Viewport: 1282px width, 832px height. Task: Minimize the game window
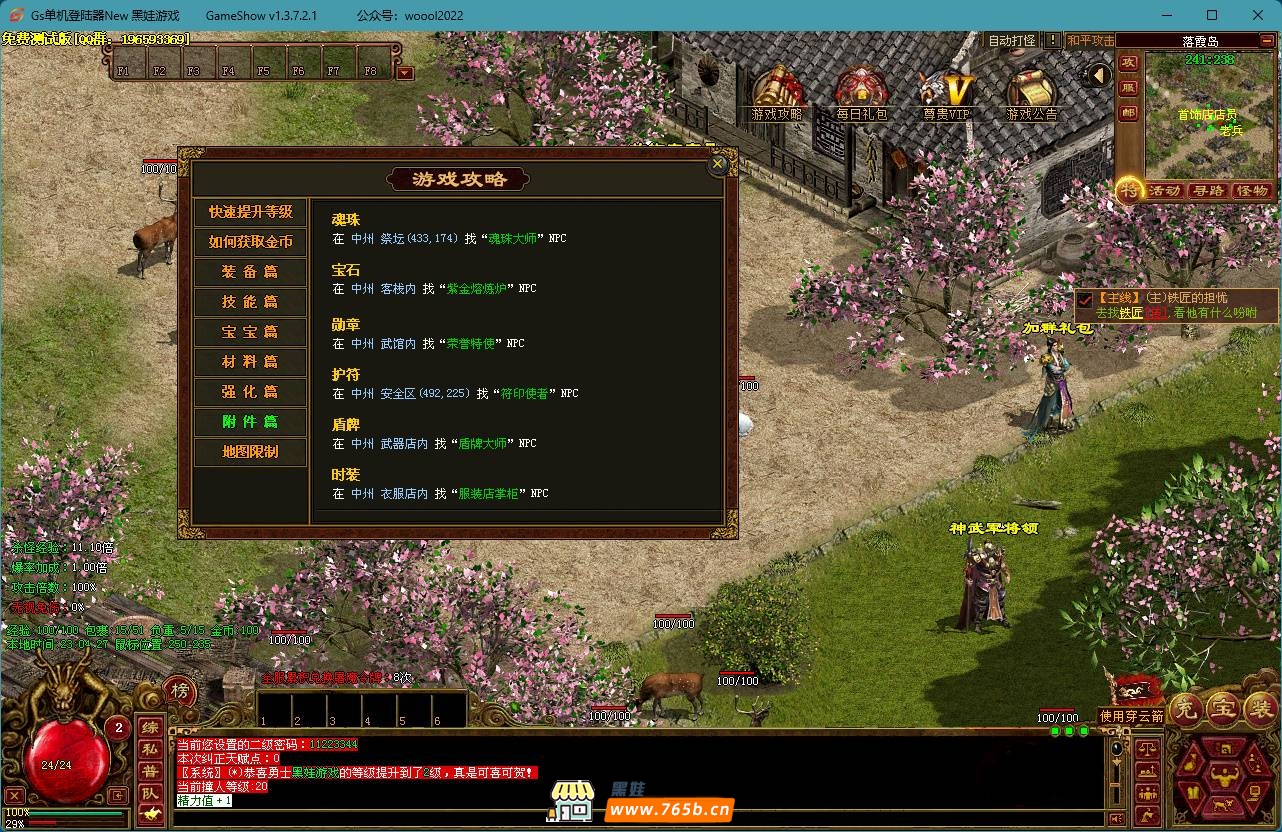pos(1166,15)
